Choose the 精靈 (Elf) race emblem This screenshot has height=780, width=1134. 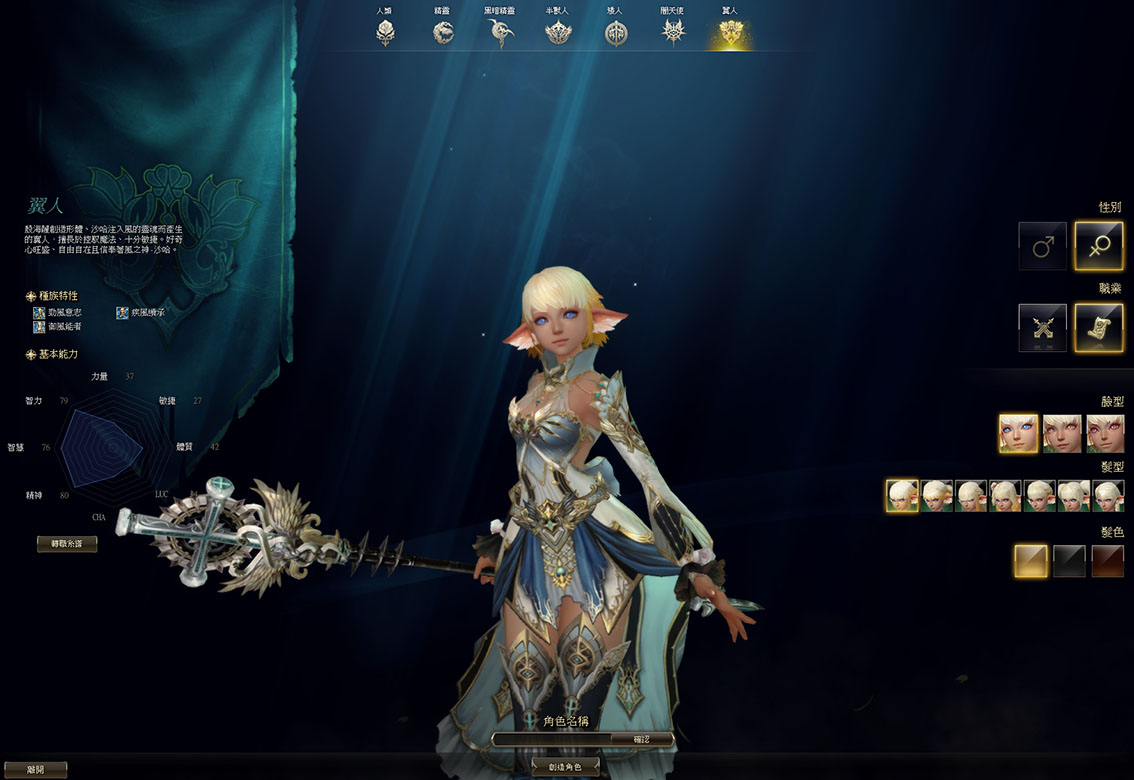442,33
